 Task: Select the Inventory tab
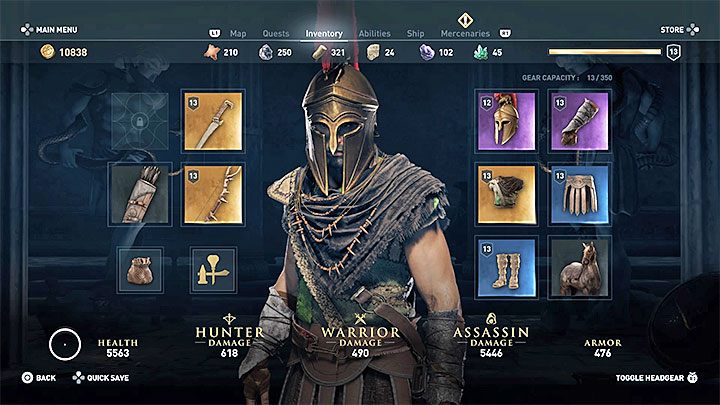(x=324, y=33)
